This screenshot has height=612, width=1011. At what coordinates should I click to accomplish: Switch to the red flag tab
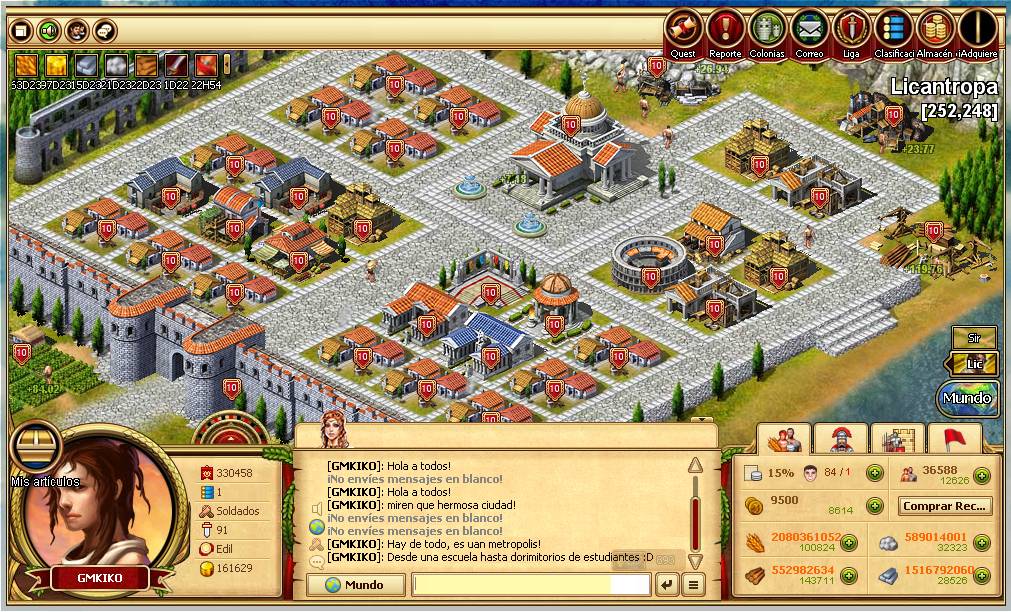click(954, 438)
